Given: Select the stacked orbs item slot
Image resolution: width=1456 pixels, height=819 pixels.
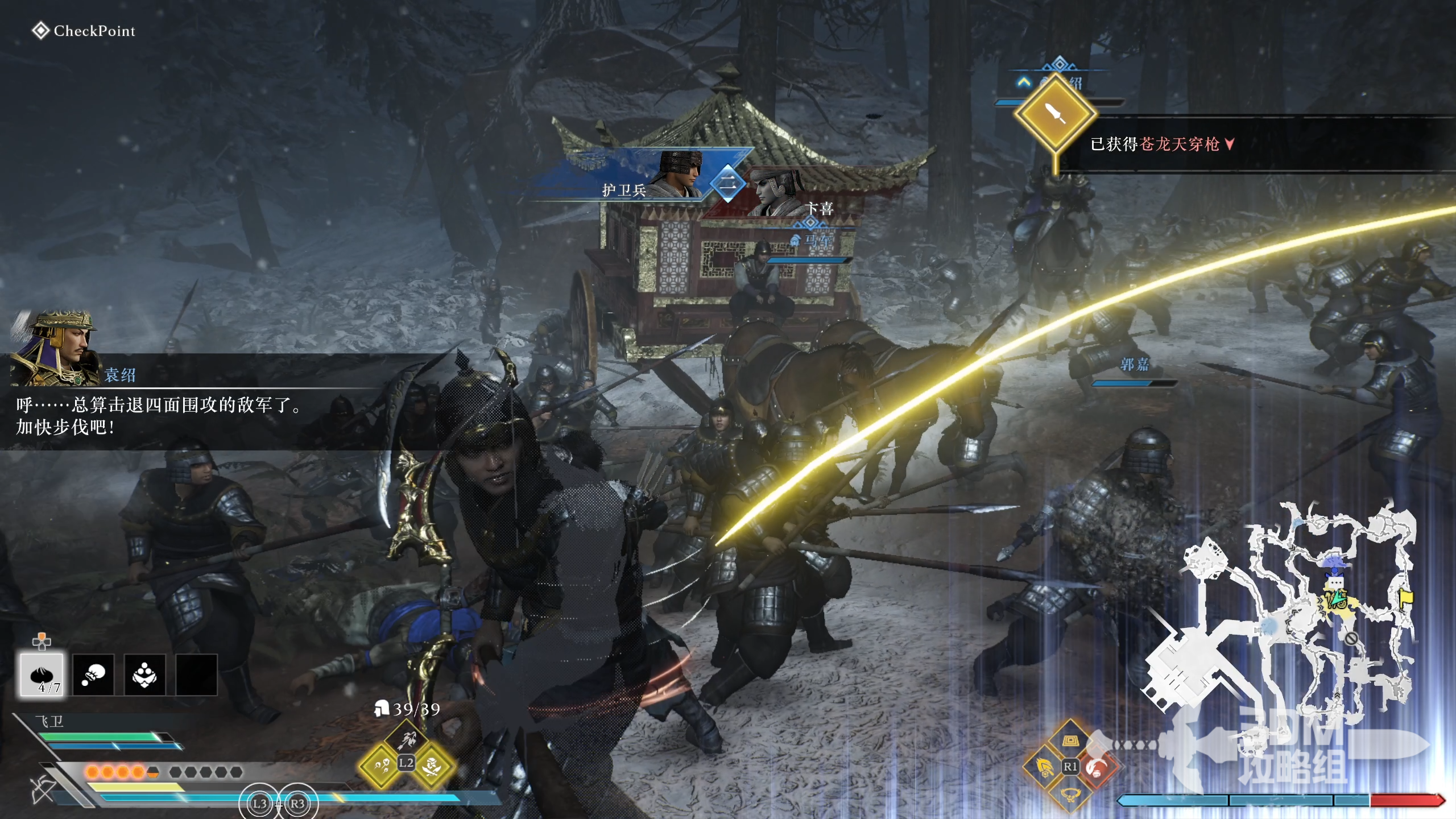Looking at the screenshot, I should coord(144,675).
